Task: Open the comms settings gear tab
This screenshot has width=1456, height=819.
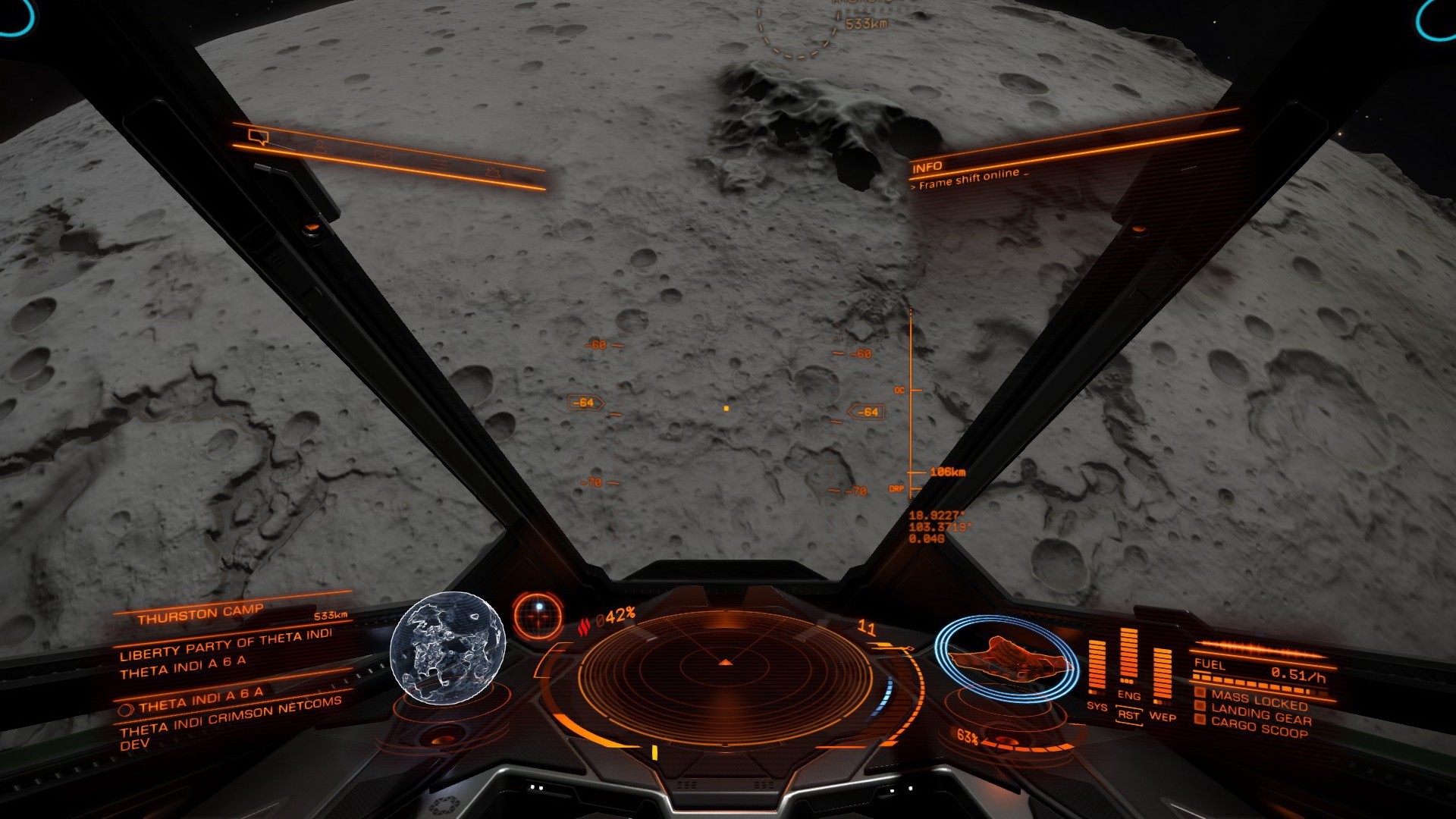Action: click(494, 173)
